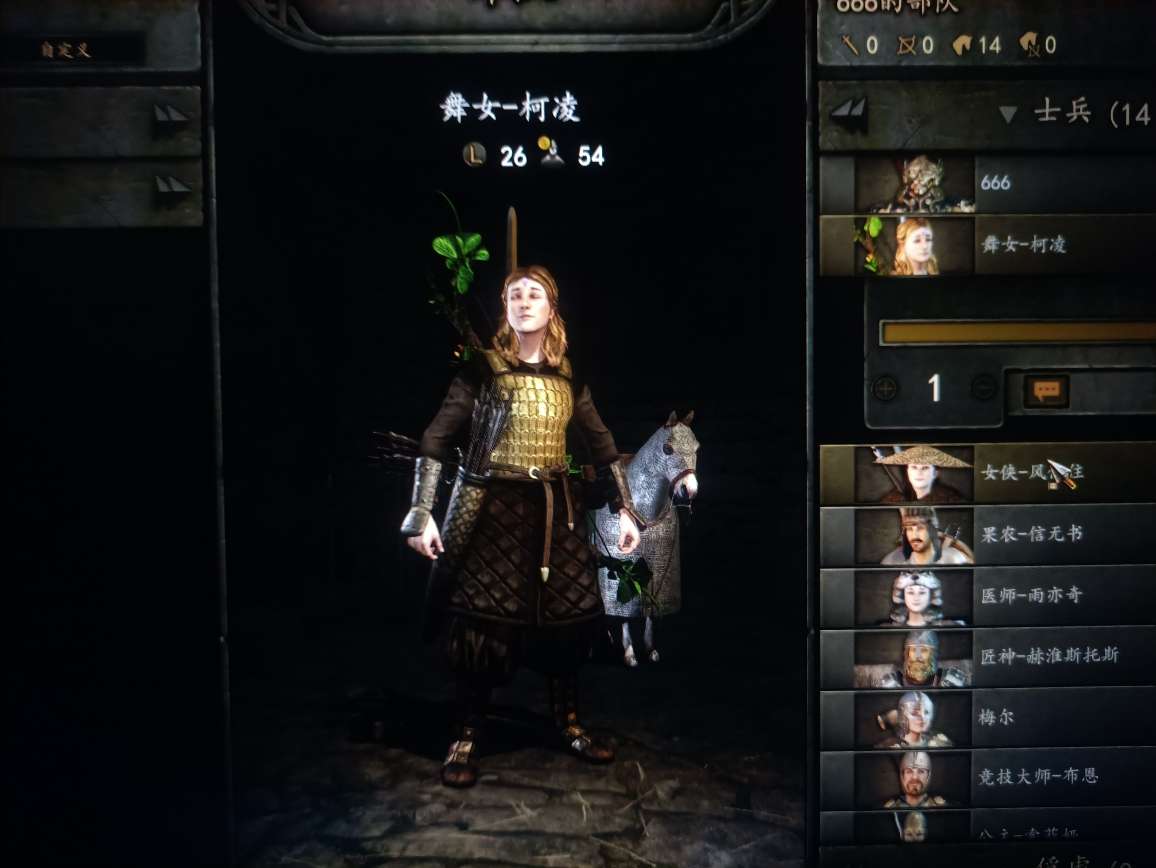Click the double-arrow transfer-all button beside 士兵
This screenshot has height=868, width=1156.
pos(848,113)
